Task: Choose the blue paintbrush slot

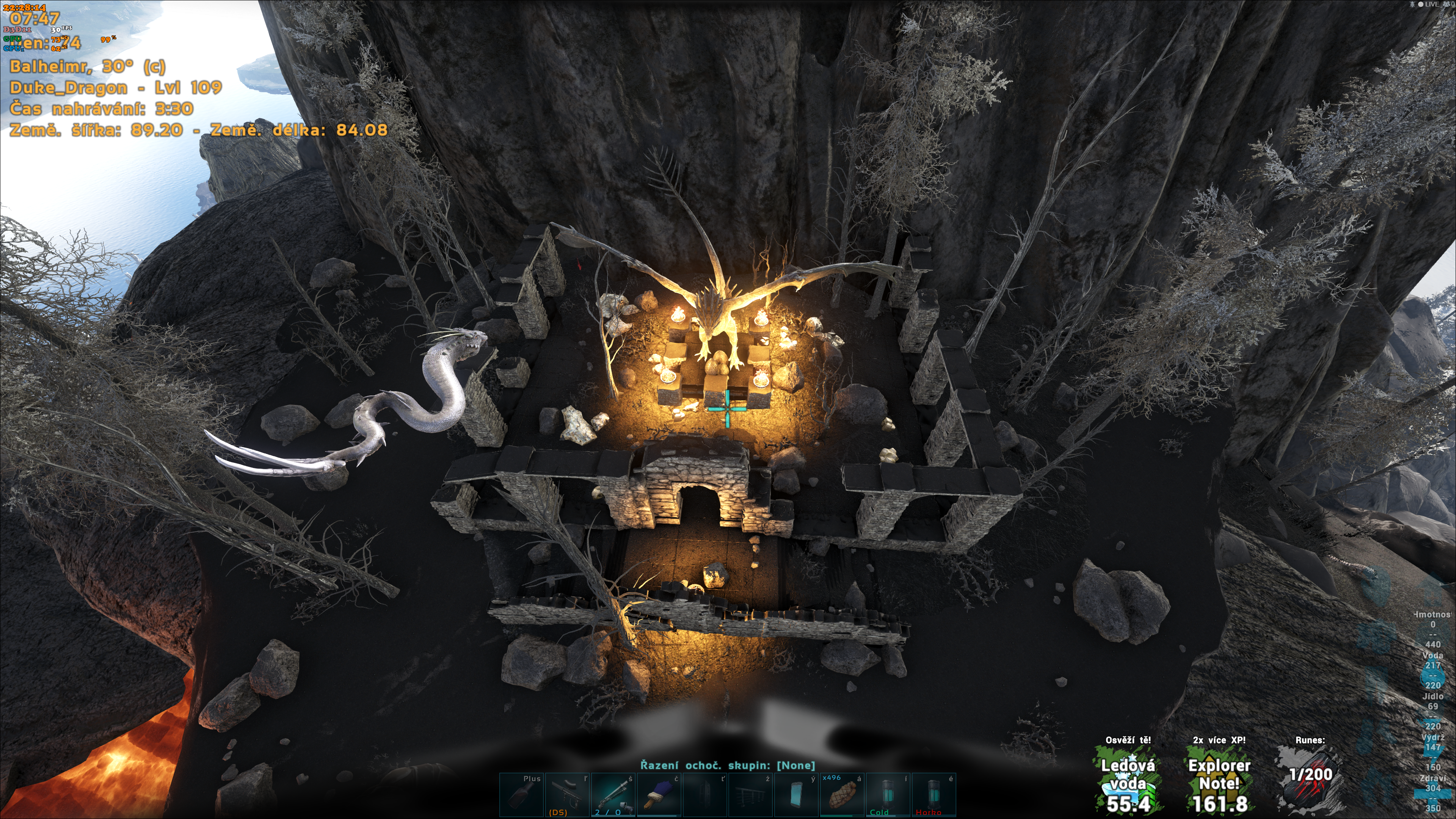Action: point(659,795)
